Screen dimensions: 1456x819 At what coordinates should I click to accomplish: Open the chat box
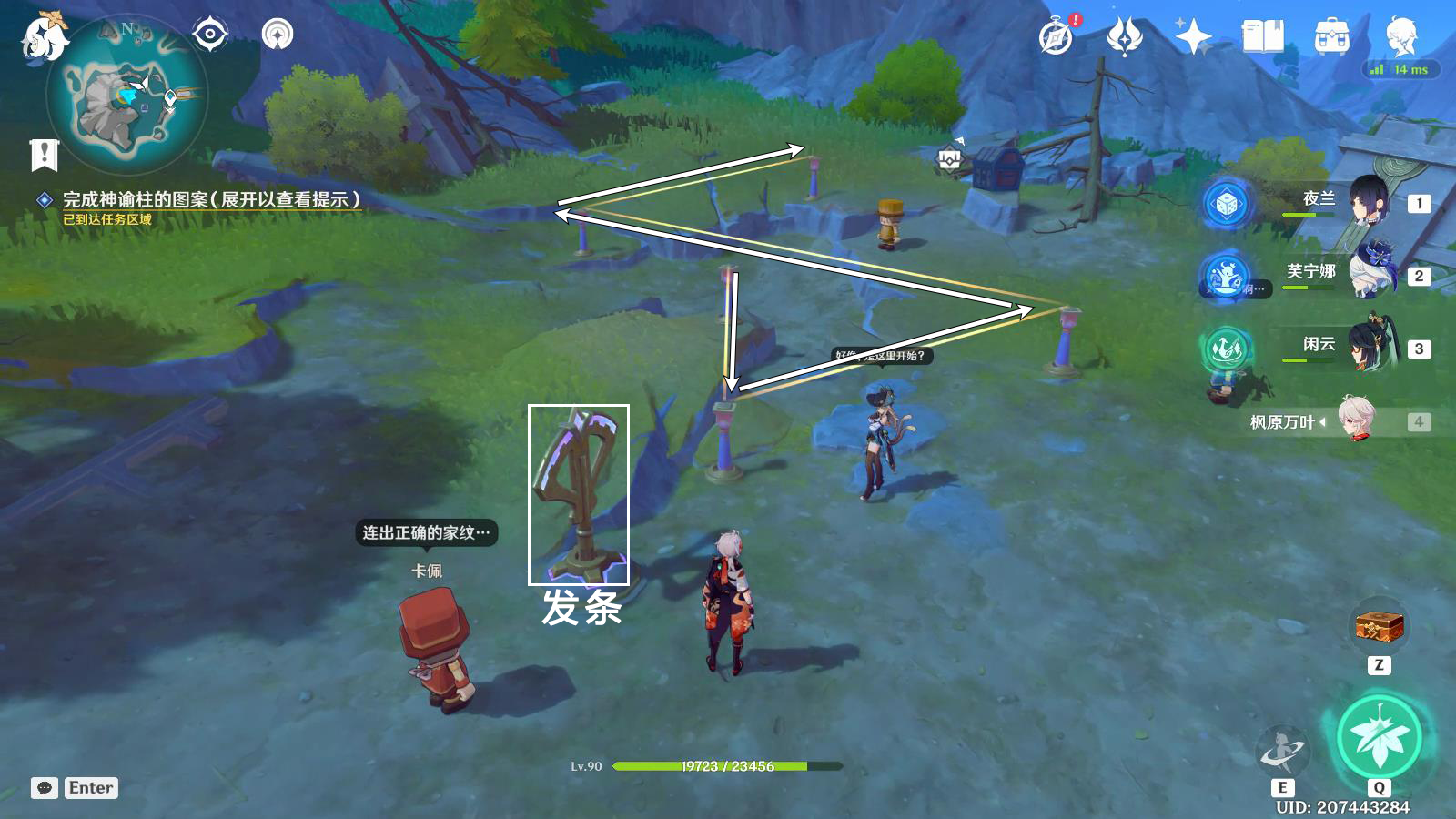45,788
